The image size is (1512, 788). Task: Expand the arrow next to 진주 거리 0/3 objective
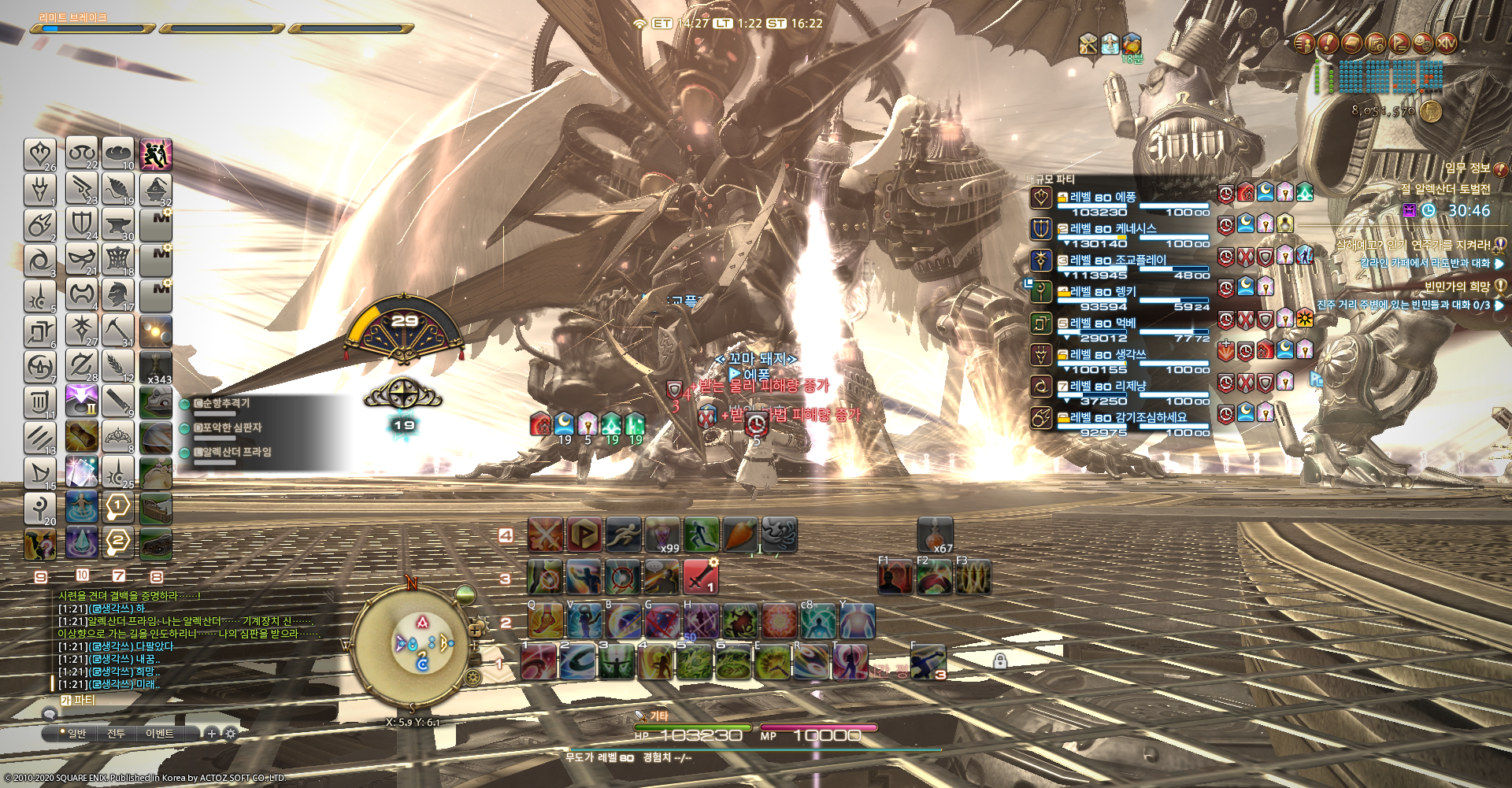1500,306
